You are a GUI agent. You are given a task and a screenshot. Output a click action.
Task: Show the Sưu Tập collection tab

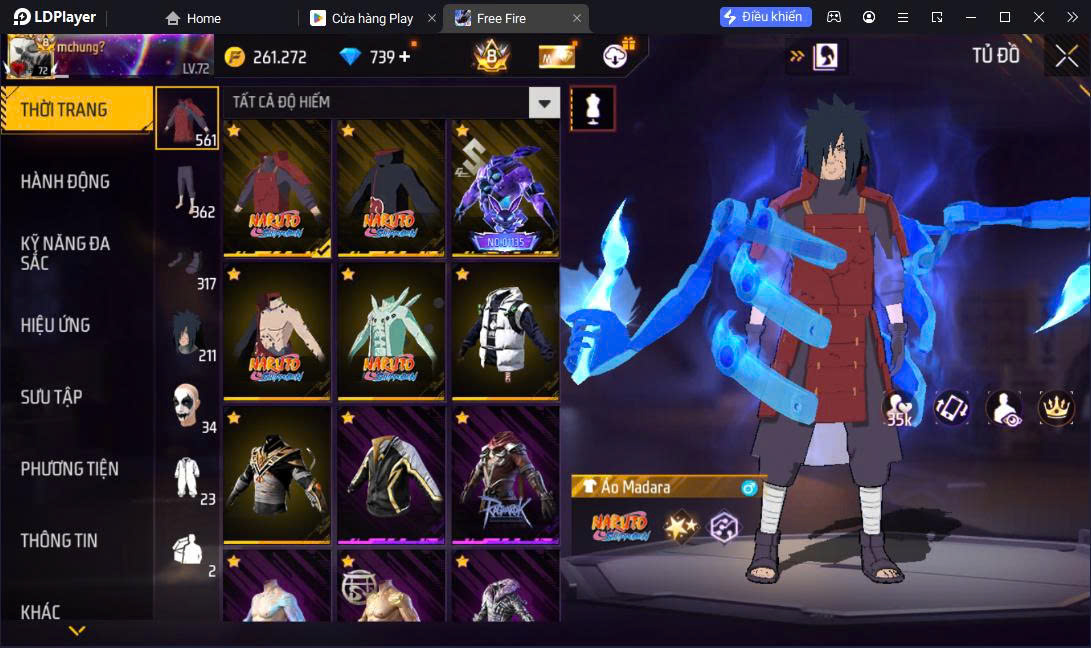pyautogui.click(x=52, y=397)
